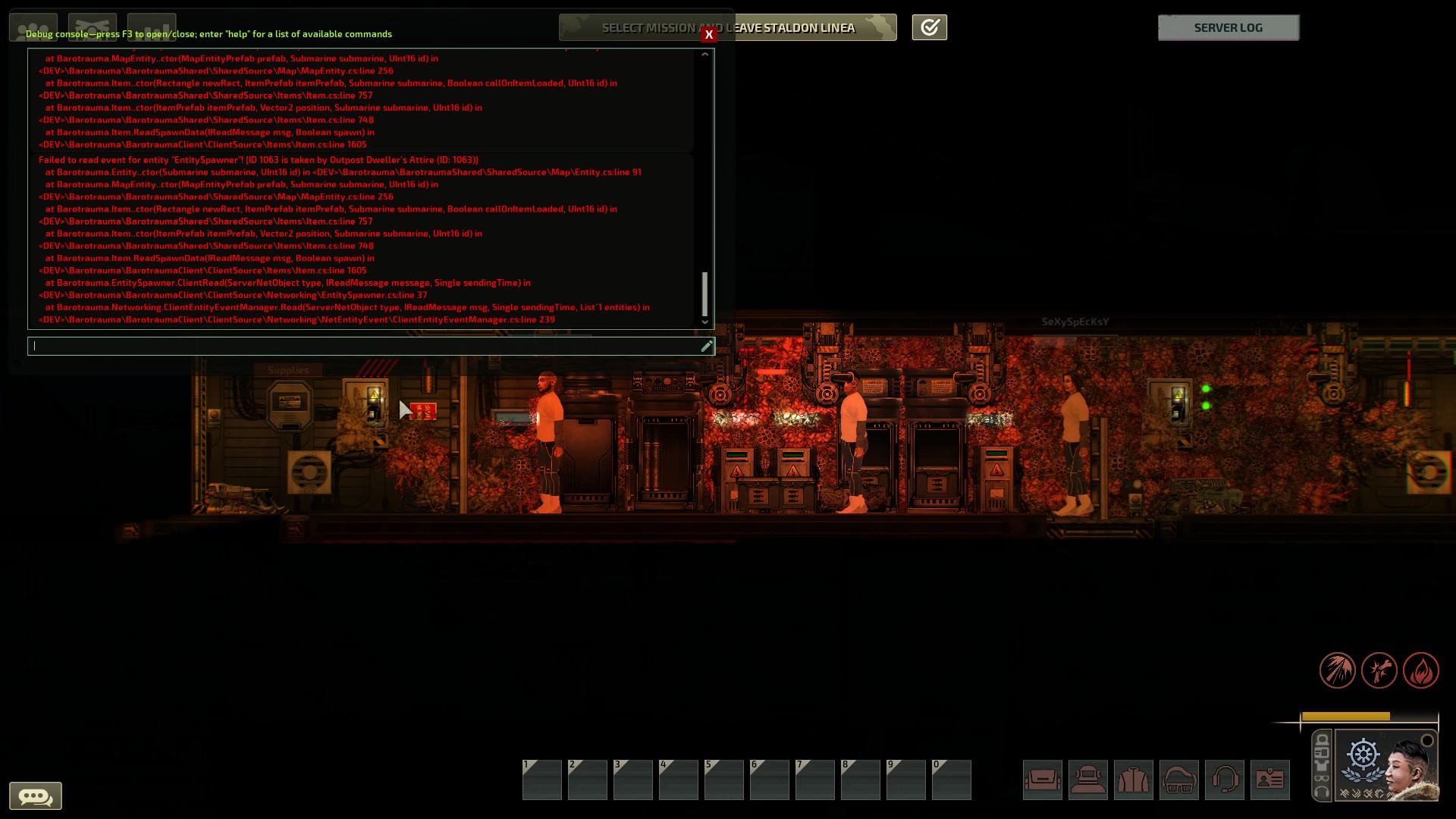Screen dimensions: 1456x819
Task: Close the debug console with the X button
Action: pos(708,35)
